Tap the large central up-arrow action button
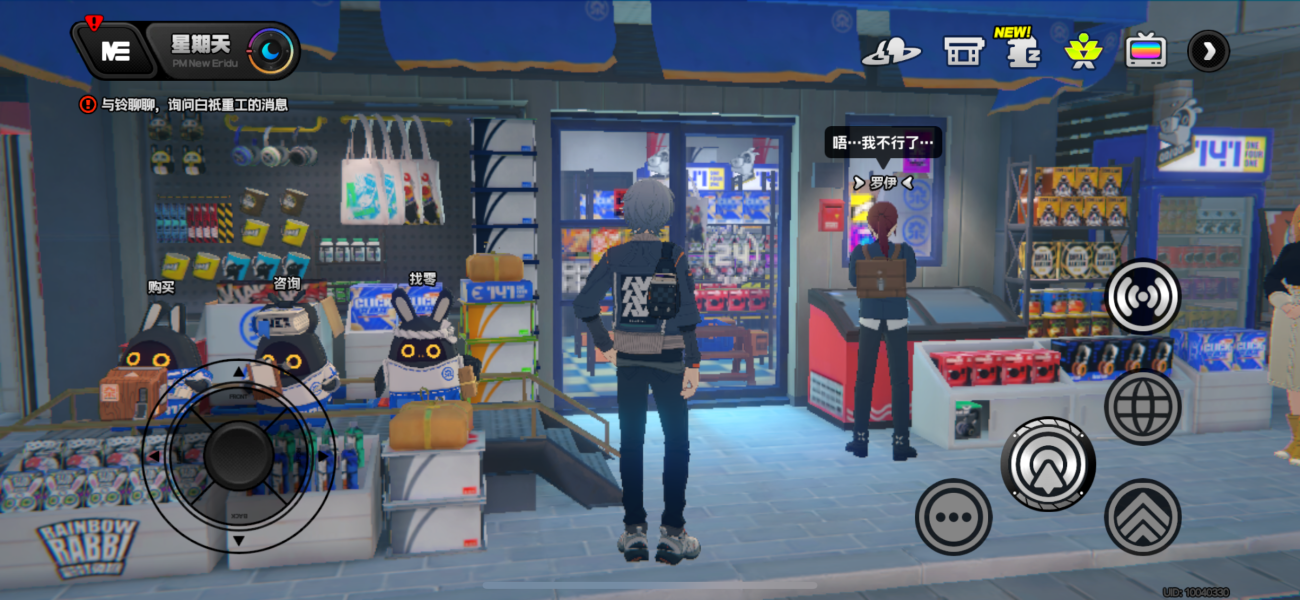This screenshot has height=600, width=1300. (x=1048, y=464)
